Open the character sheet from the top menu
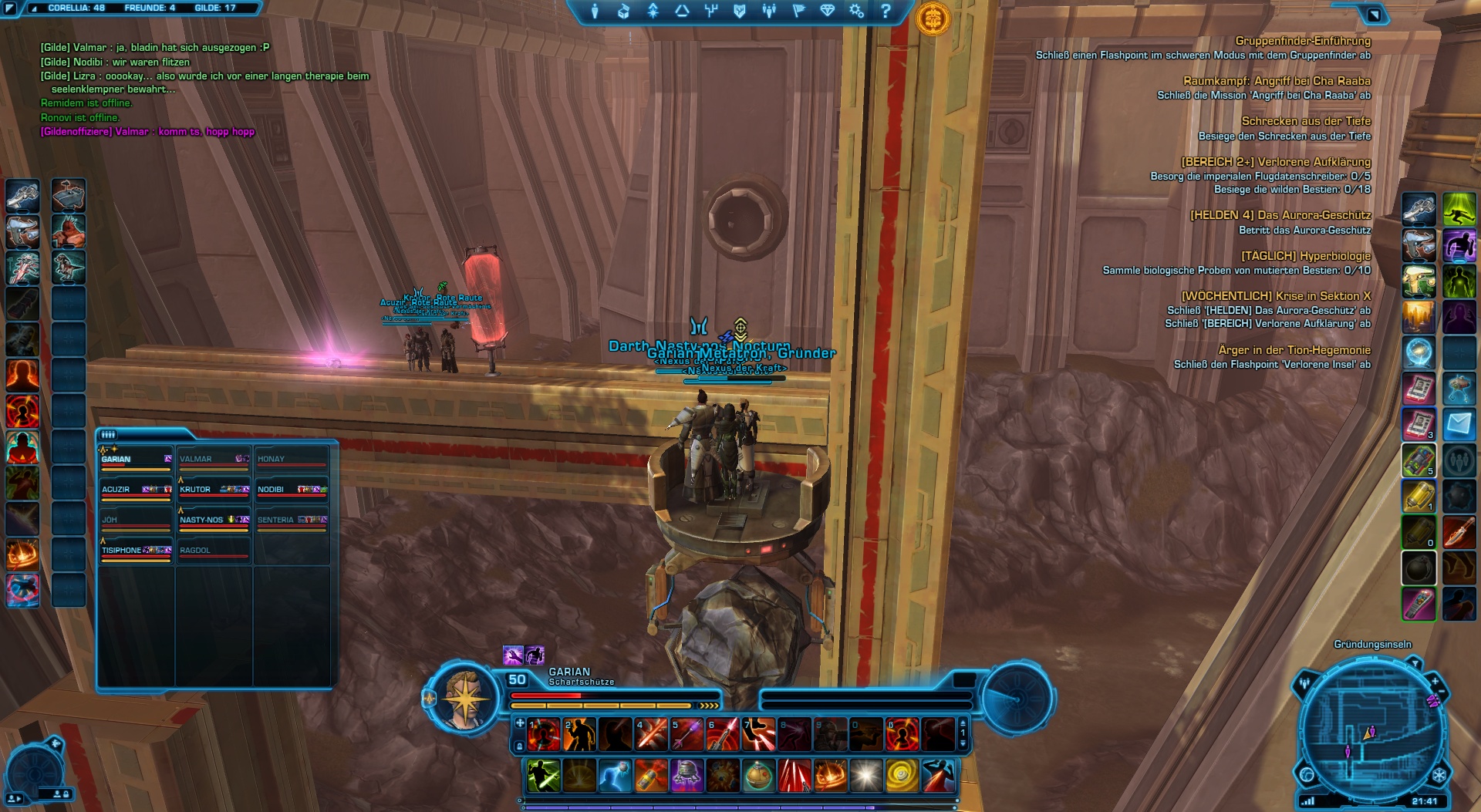The image size is (1481, 812). pyautogui.click(x=595, y=11)
